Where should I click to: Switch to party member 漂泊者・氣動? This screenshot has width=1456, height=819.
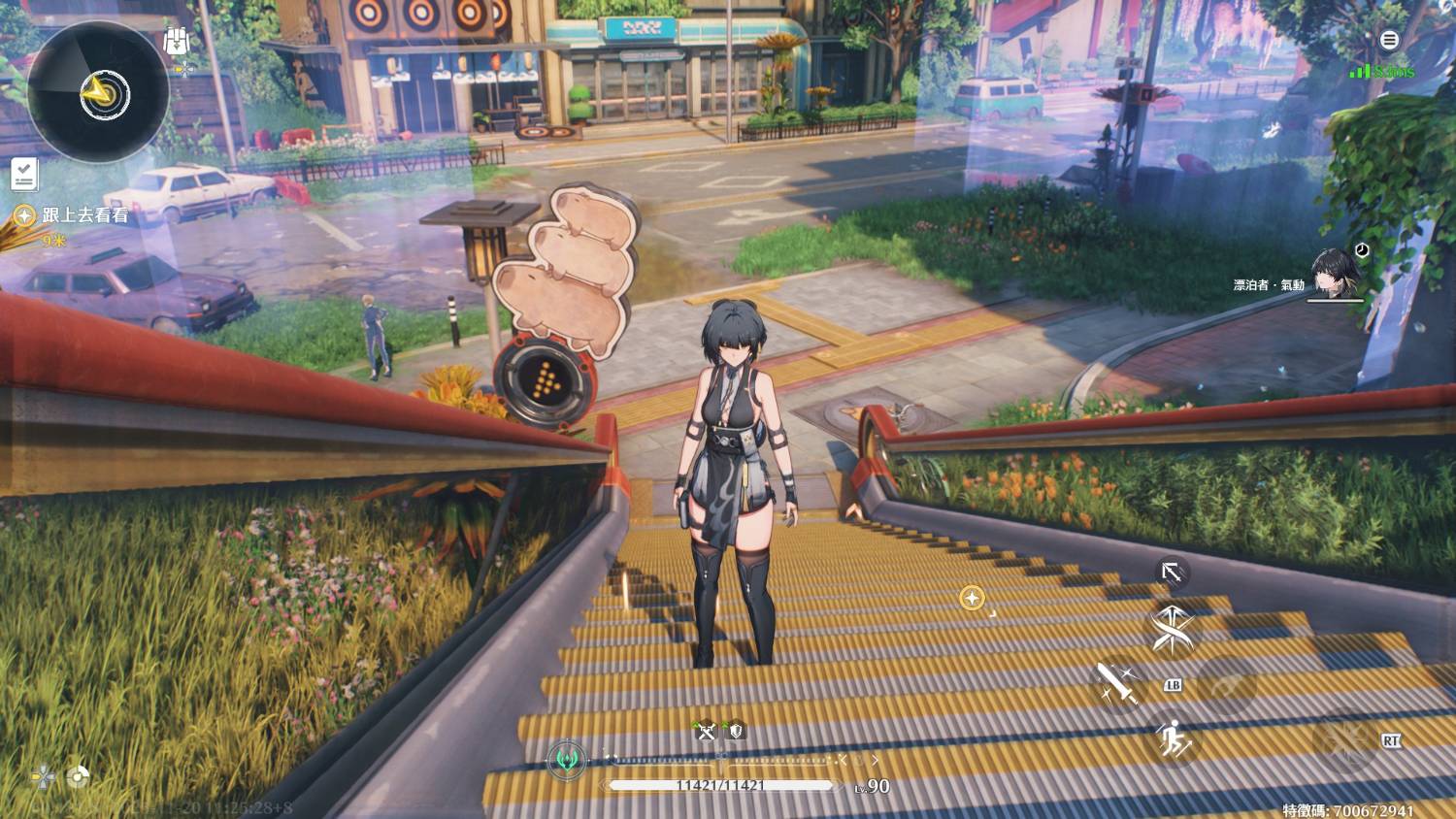[1334, 273]
